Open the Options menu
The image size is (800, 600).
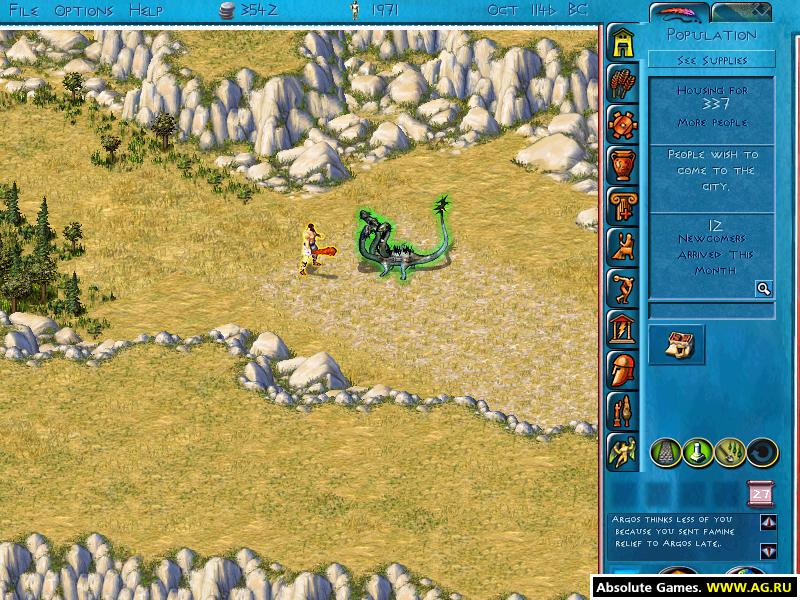[x=83, y=11]
